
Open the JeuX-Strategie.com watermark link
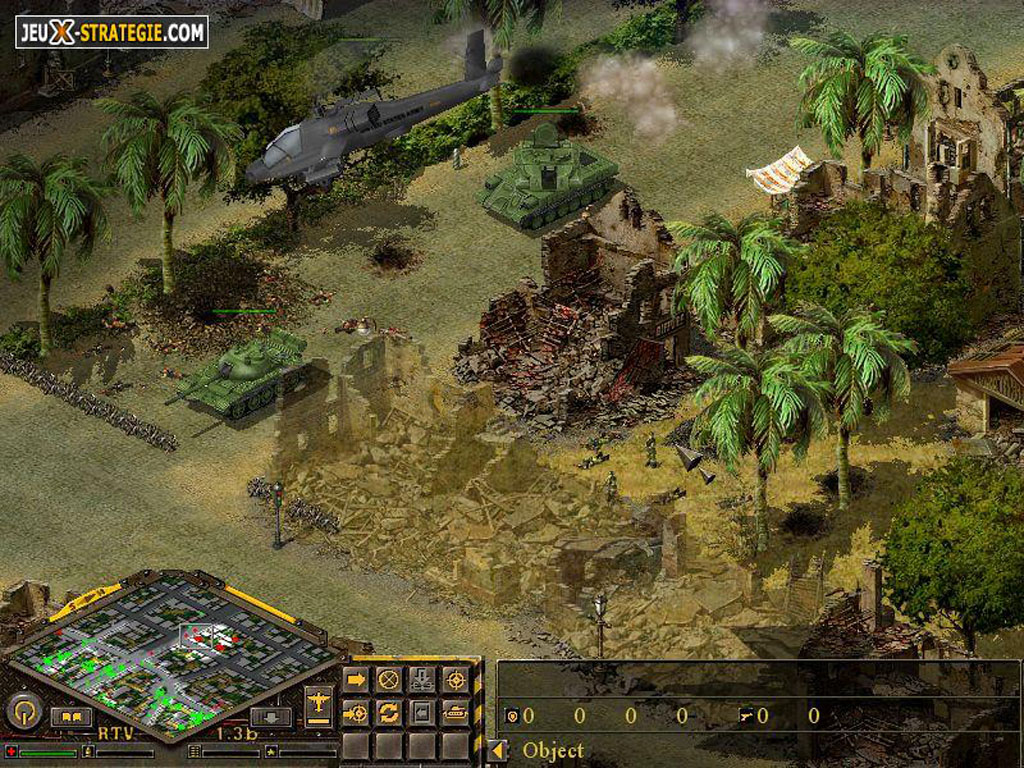pyautogui.click(x=112, y=32)
